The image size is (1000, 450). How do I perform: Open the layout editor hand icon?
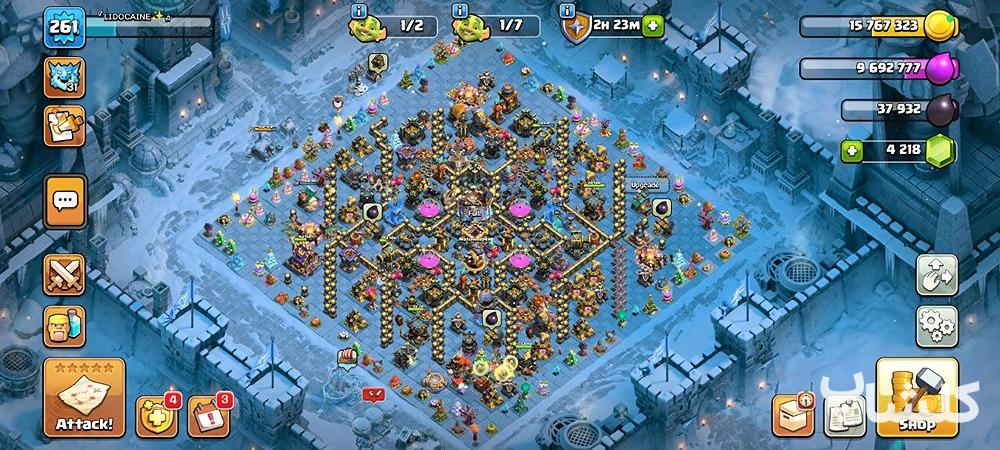point(936,275)
